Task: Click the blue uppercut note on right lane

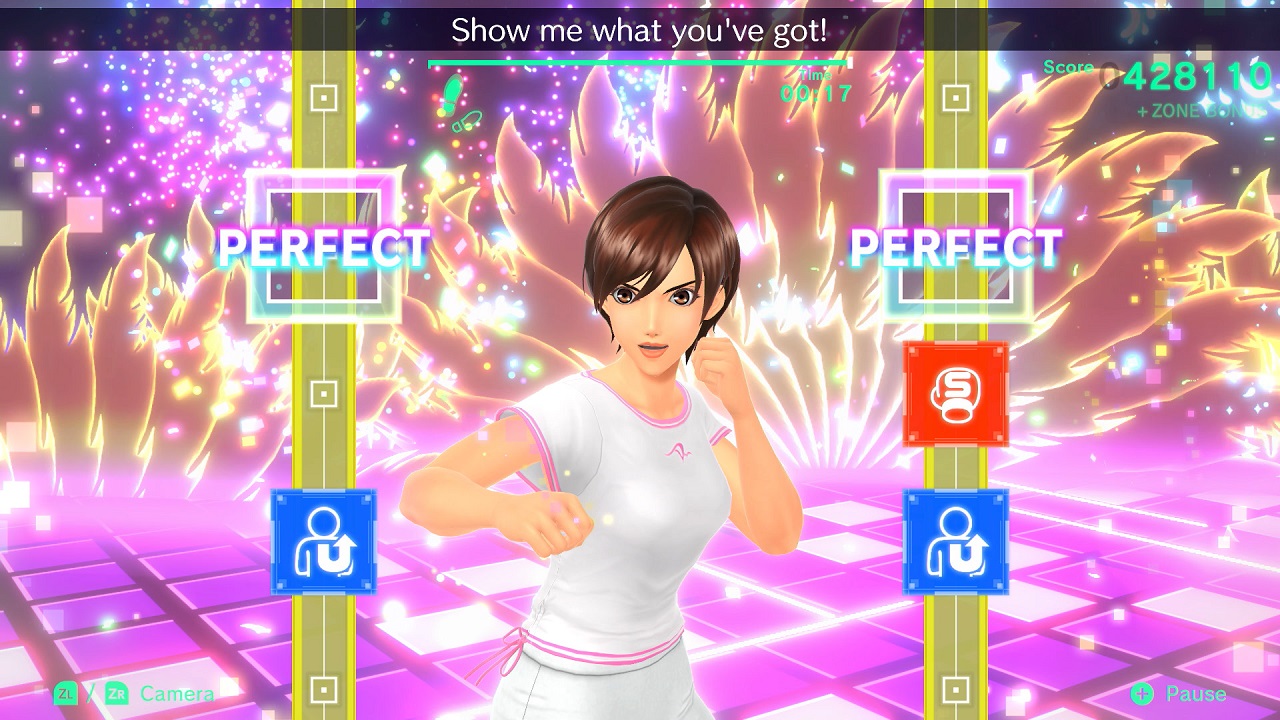Action: coord(952,540)
